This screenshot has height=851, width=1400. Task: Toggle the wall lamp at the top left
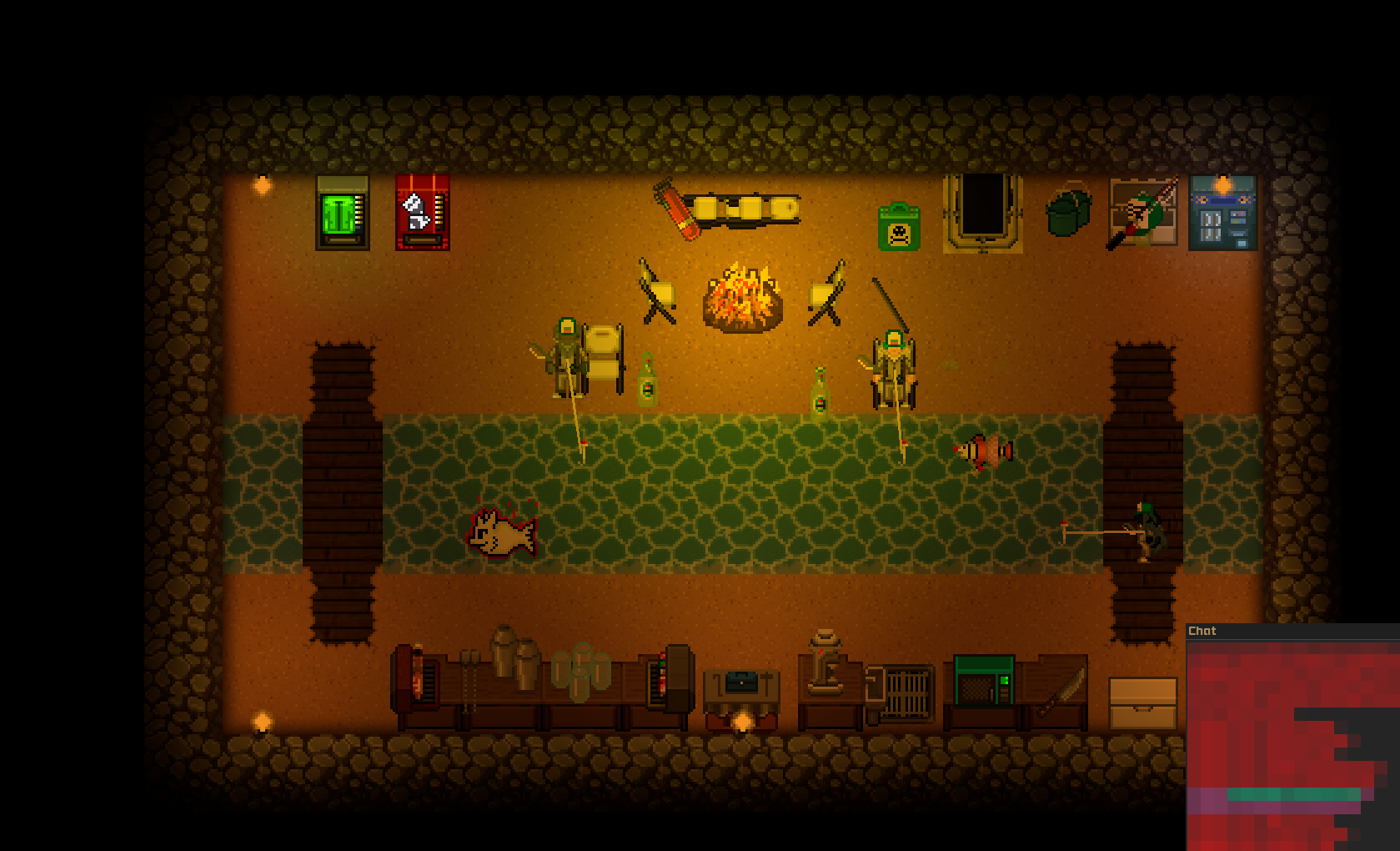[261, 185]
